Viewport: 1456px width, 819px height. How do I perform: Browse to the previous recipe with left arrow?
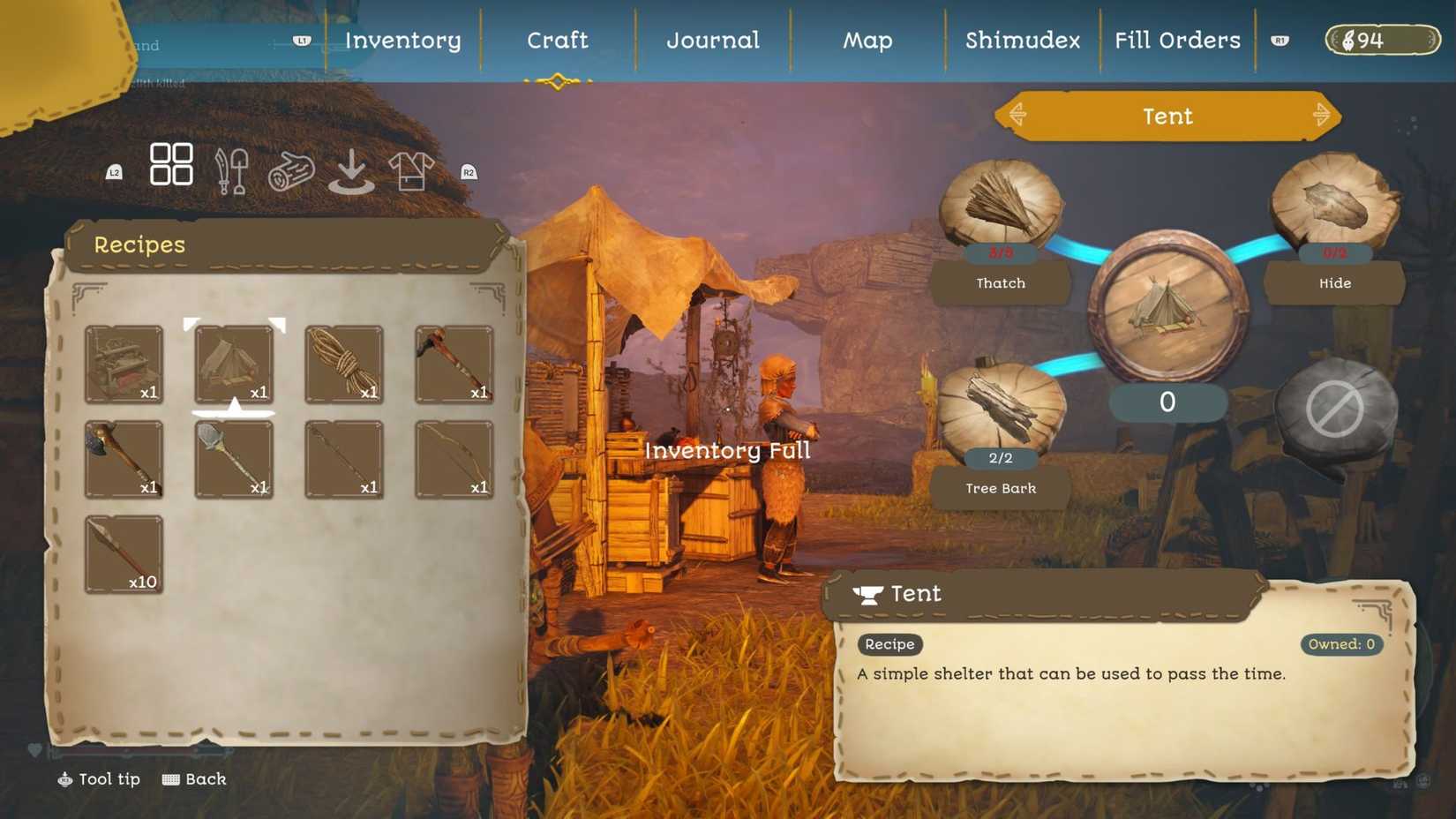(1019, 116)
